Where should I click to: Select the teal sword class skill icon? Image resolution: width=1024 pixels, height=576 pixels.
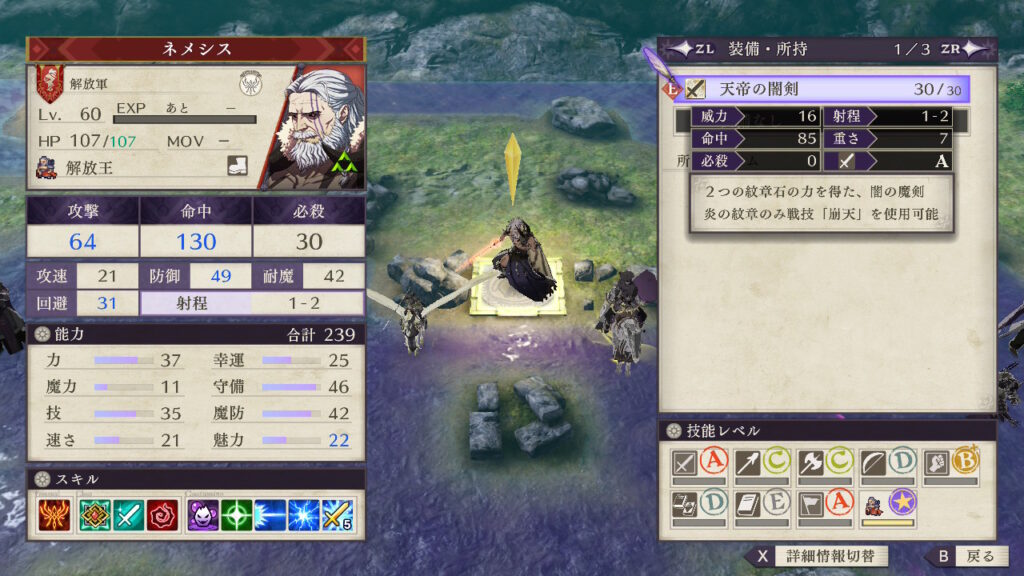(x=128, y=515)
